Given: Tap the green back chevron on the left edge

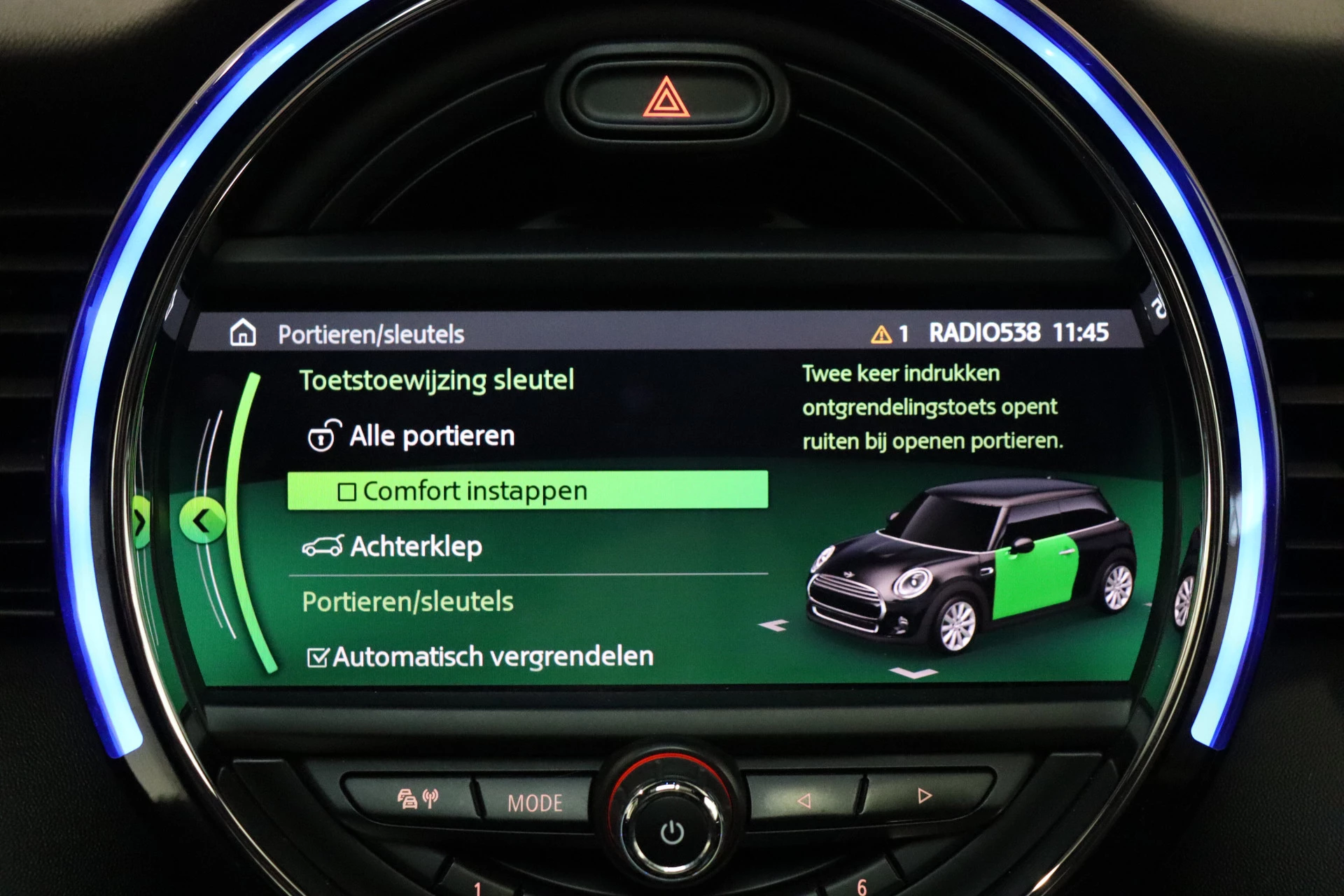Looking at the screenshot, I should [203, 521].
